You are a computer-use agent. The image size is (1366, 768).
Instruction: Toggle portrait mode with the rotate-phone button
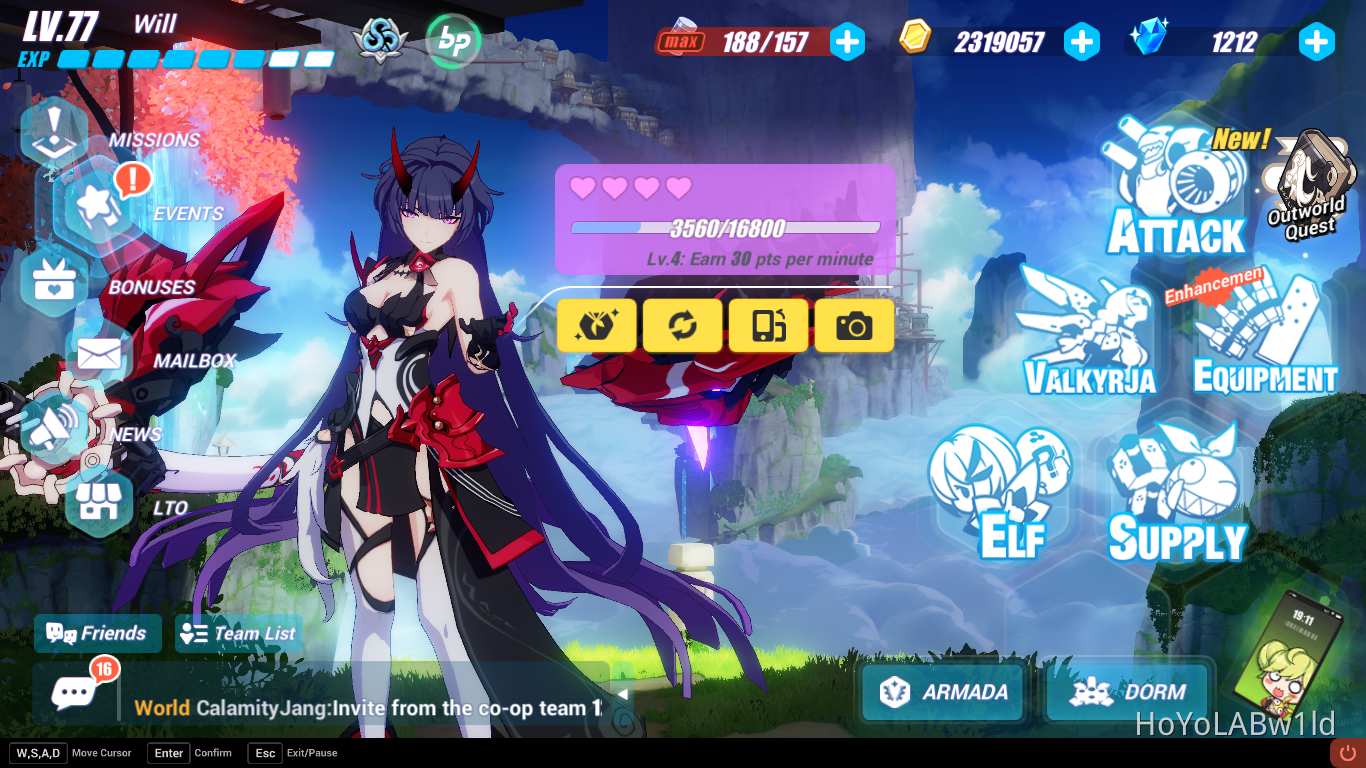[768, 325]
